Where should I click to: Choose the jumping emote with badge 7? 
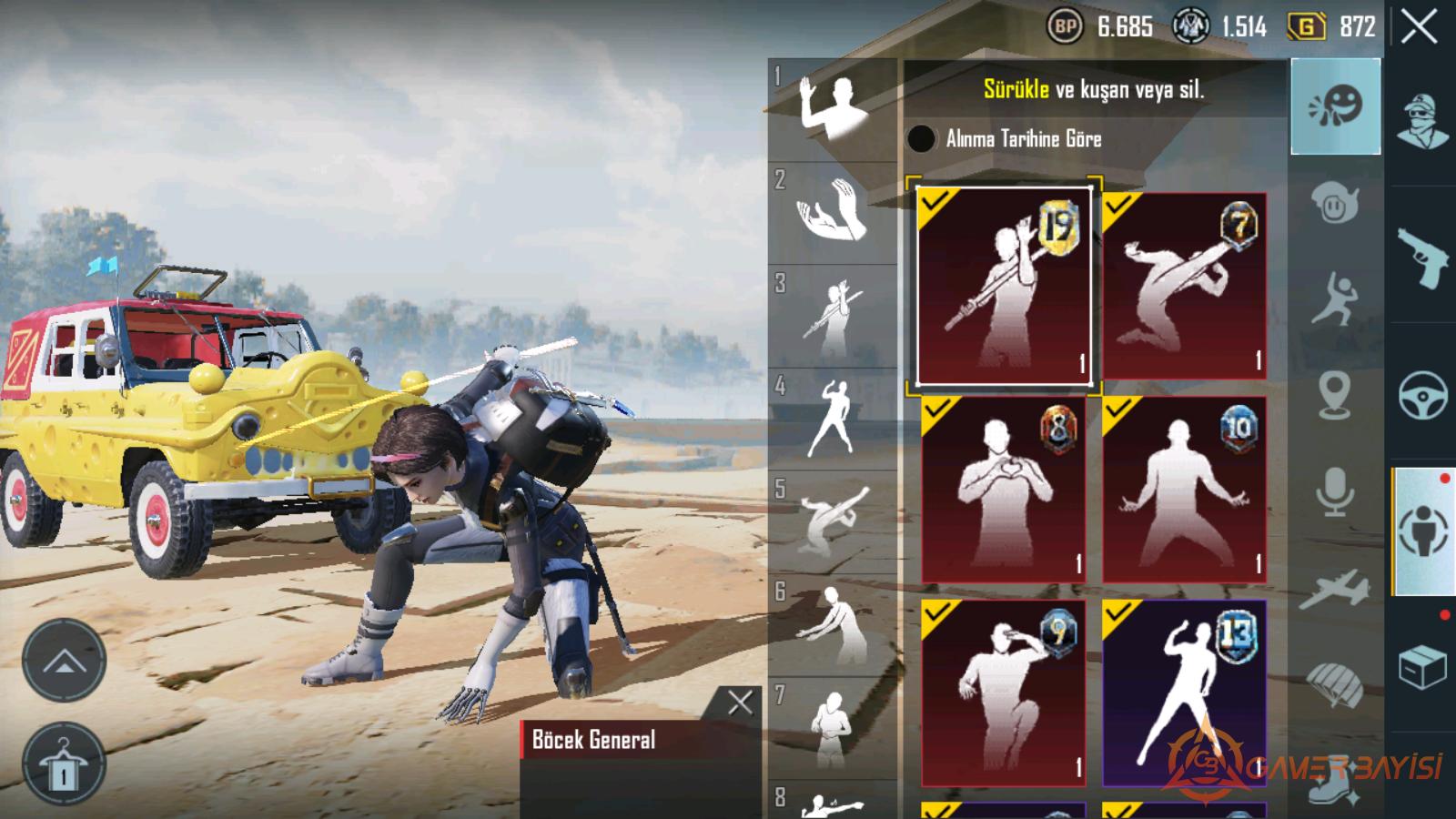coord(1184,285)
